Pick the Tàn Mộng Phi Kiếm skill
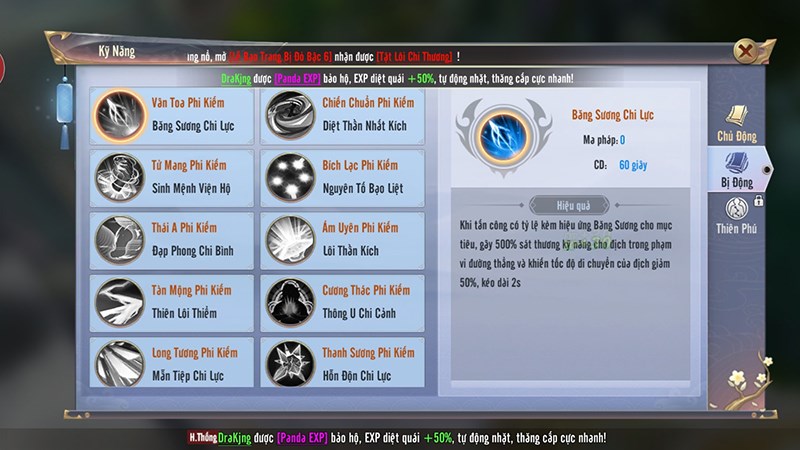 coord(169,299)
